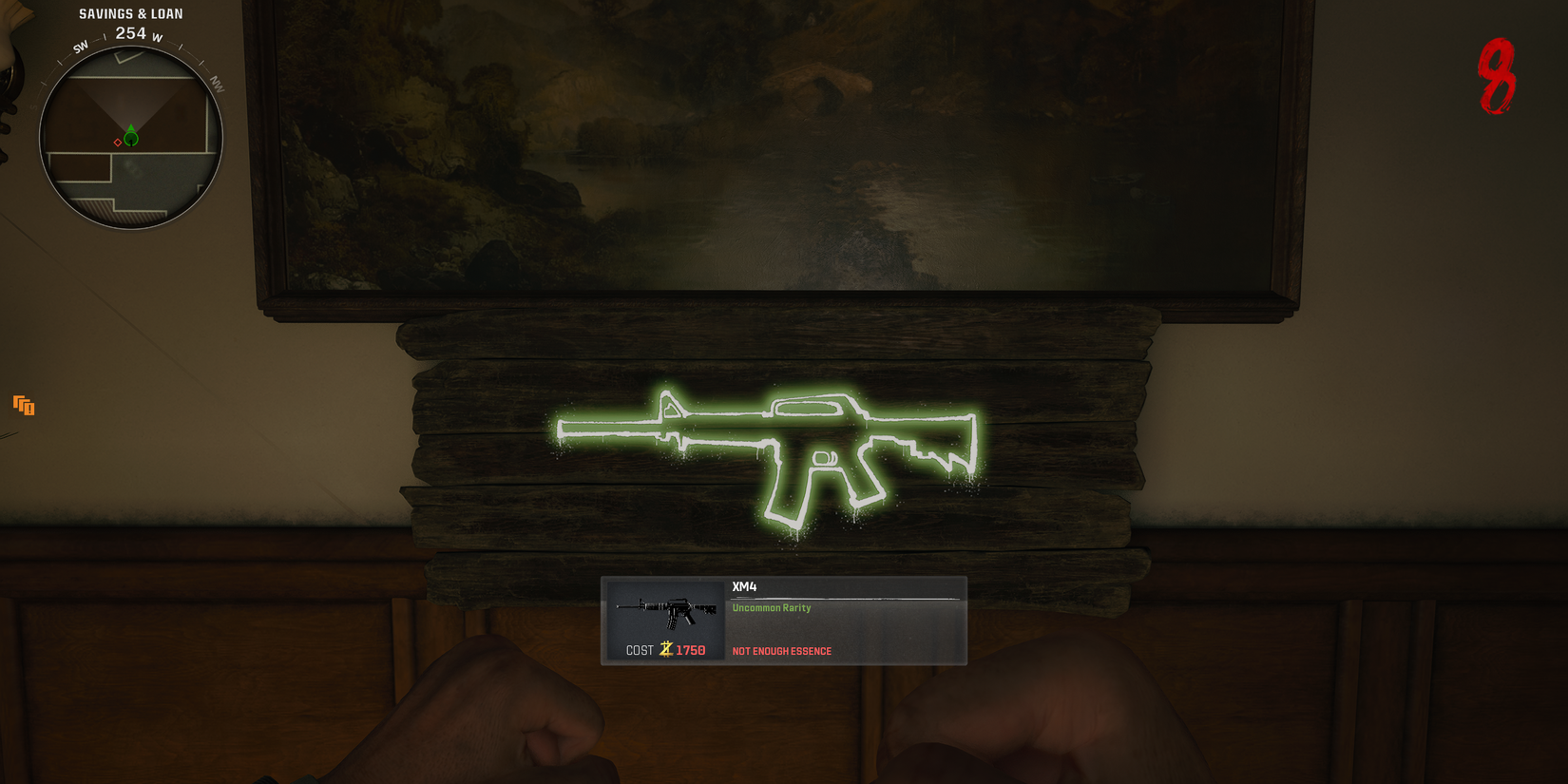Click the divider line under the XM4 title
1568x784 pixels.
pyautogui.click(x=846, y=599)
